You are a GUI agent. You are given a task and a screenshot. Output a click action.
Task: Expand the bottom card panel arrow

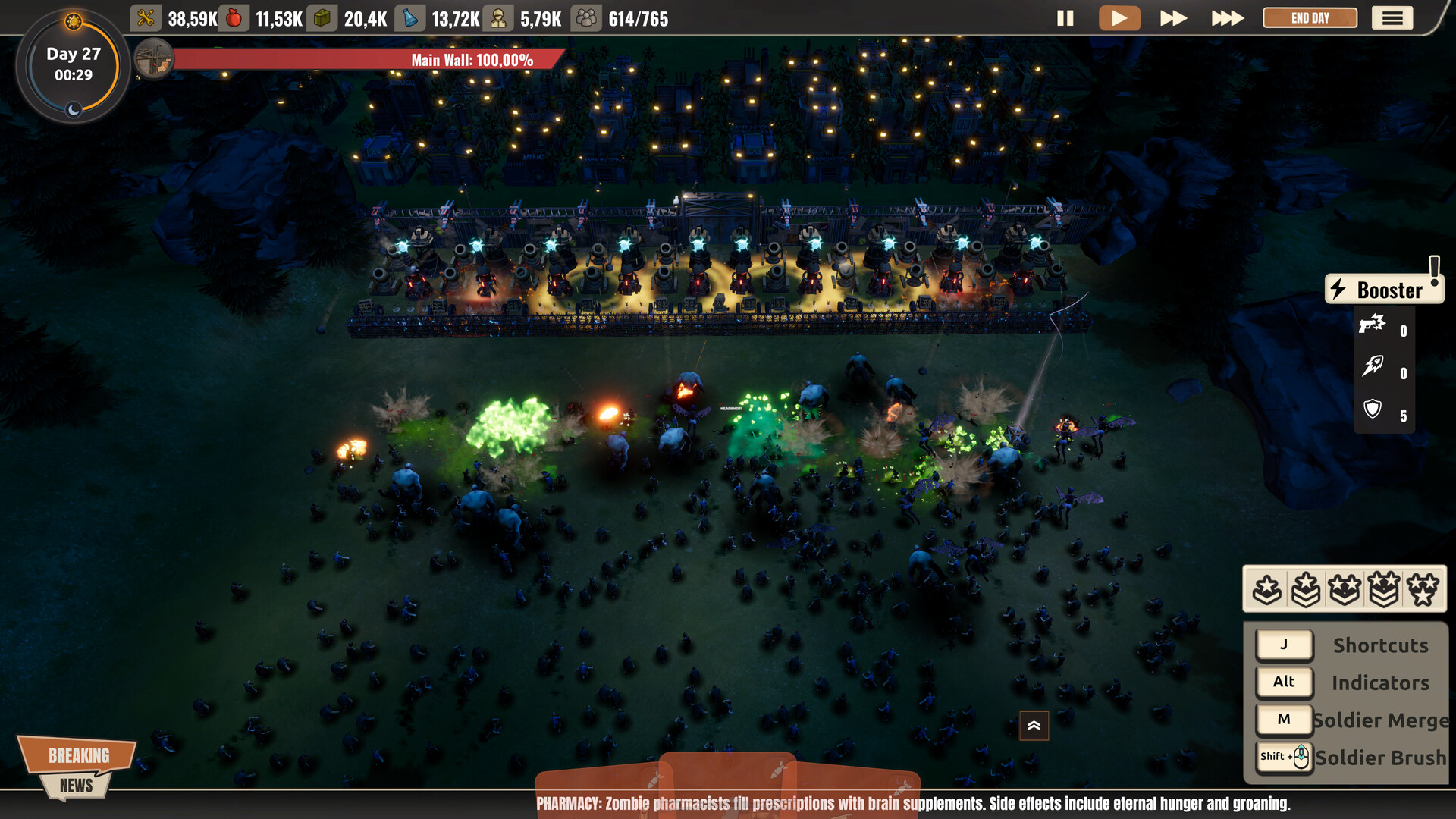1034,726
